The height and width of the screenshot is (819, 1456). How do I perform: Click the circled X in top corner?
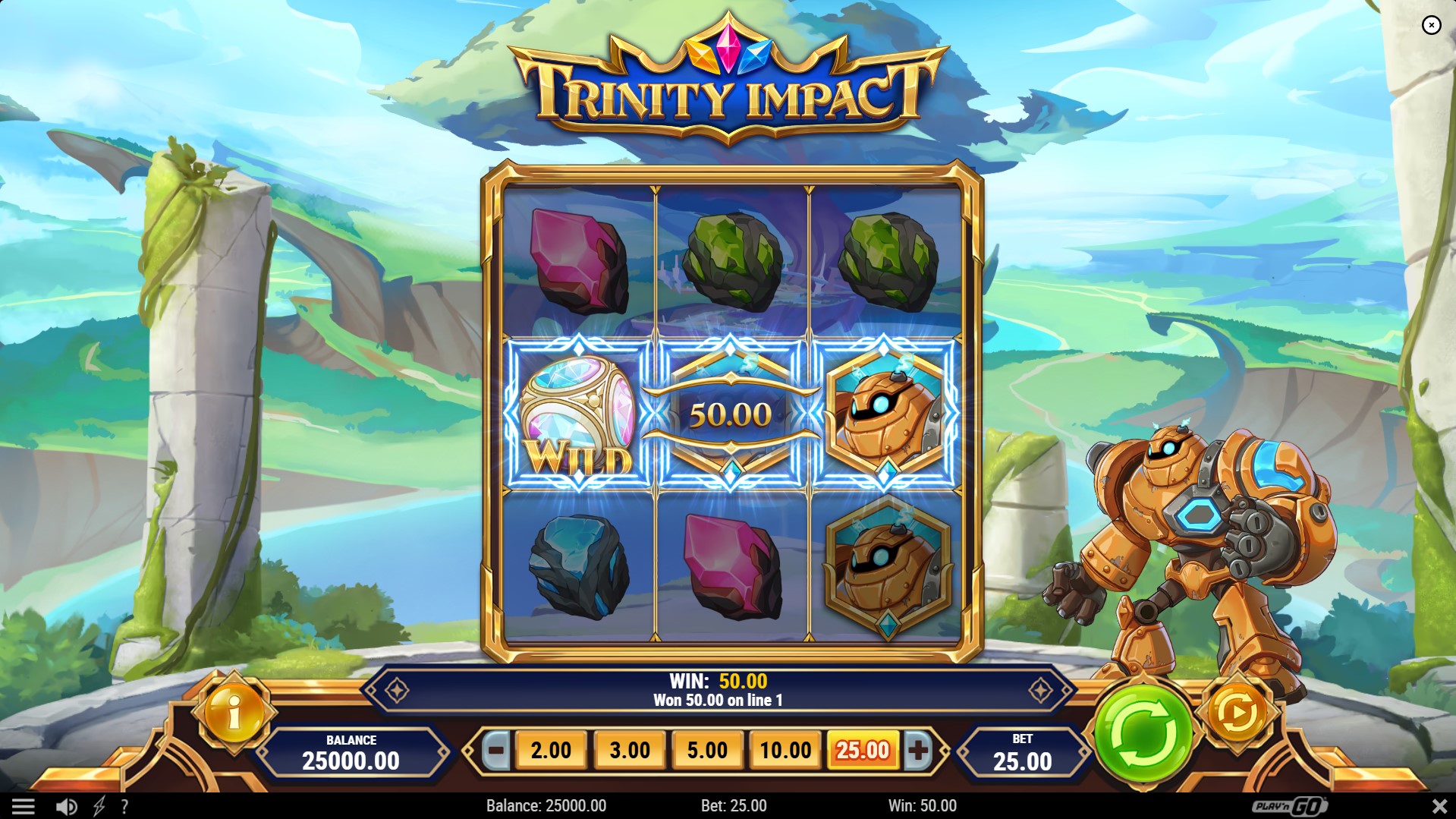pos(1431,25)
